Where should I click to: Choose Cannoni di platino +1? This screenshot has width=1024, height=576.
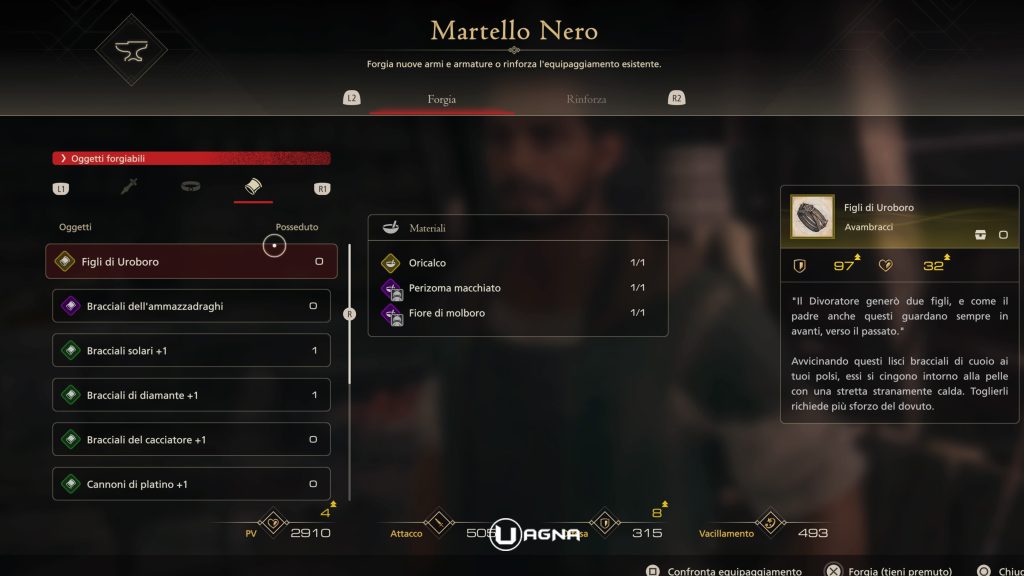(191, 484)
